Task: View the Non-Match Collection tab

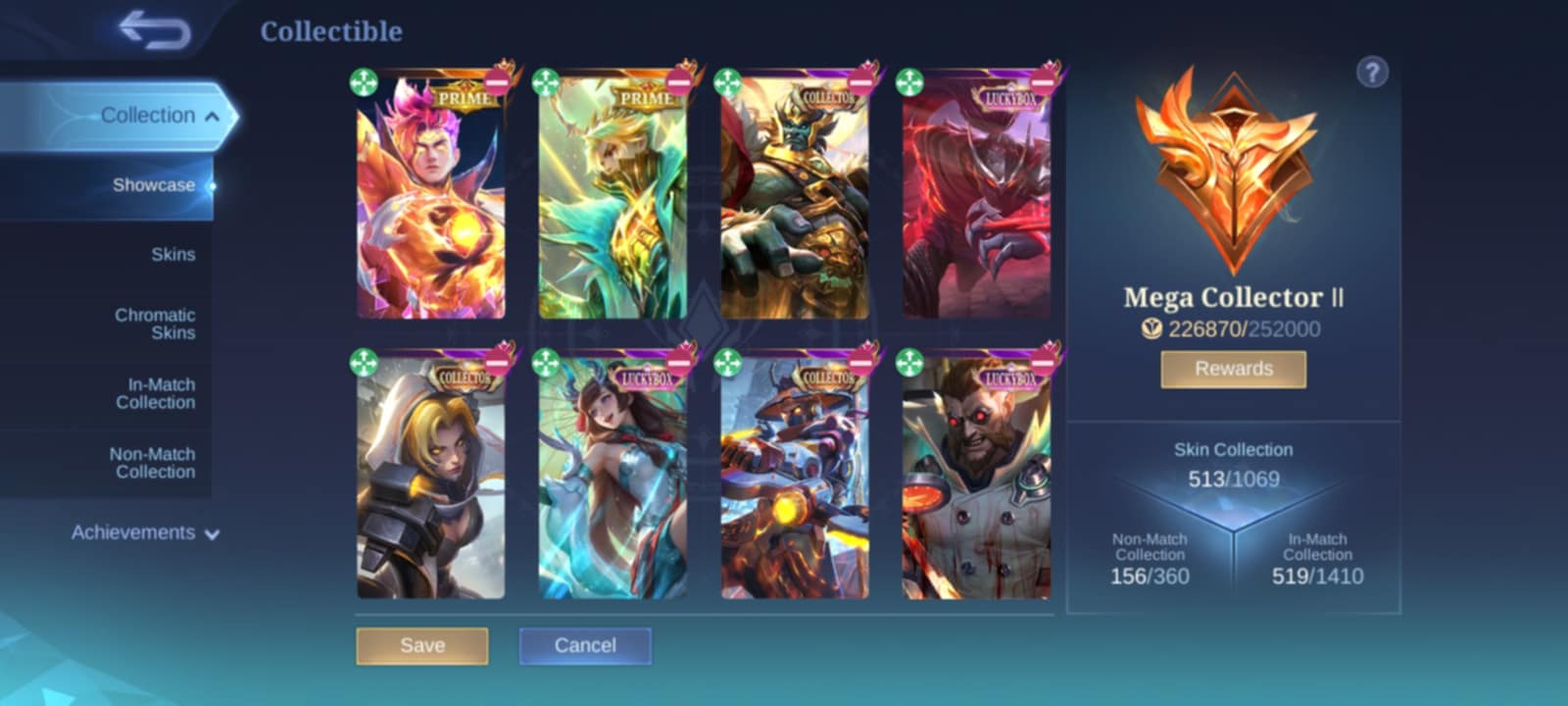Action: (152, 463)
